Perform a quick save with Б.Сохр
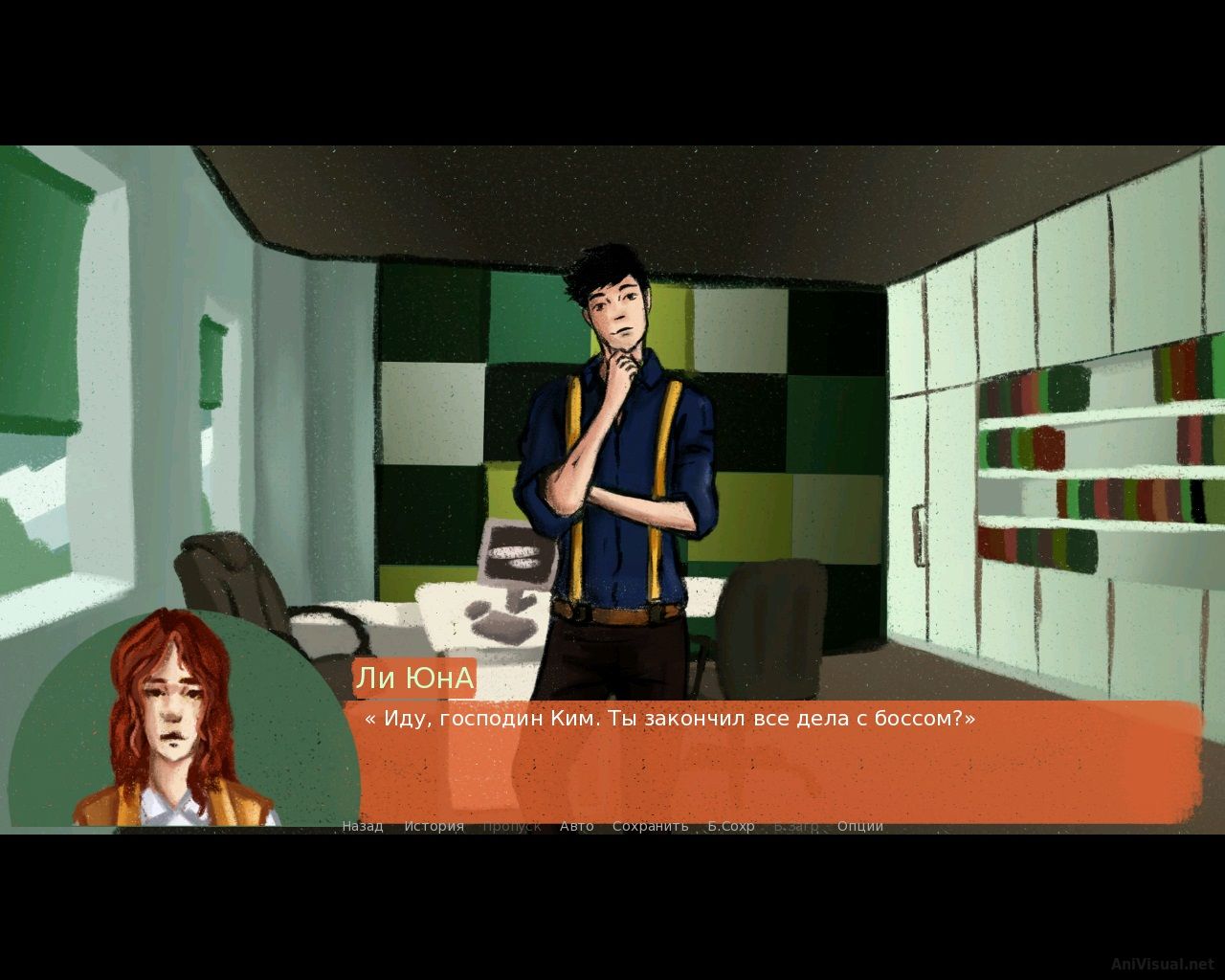 (x=731, y=825)
